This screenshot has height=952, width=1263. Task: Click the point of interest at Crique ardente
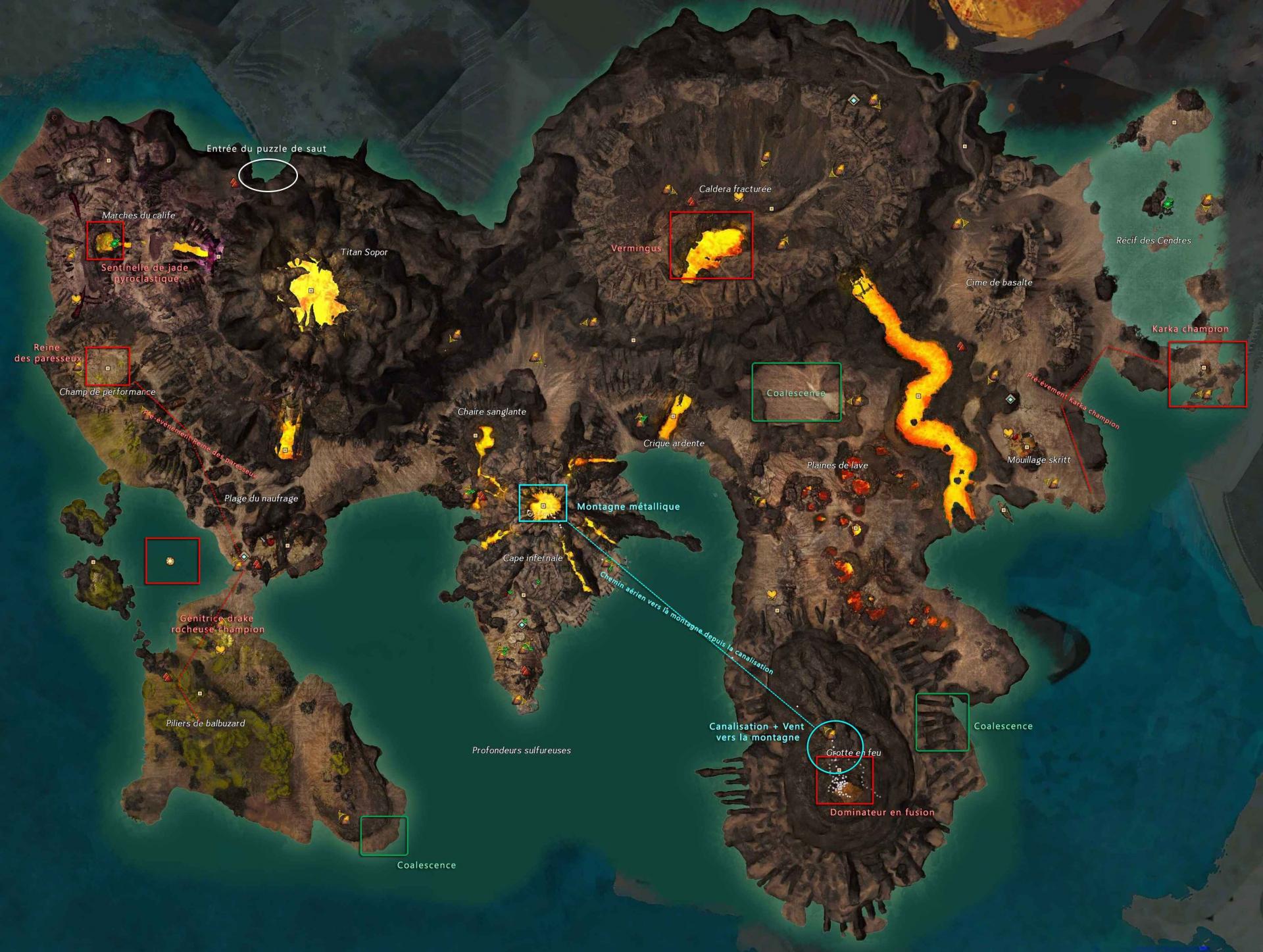673,416
